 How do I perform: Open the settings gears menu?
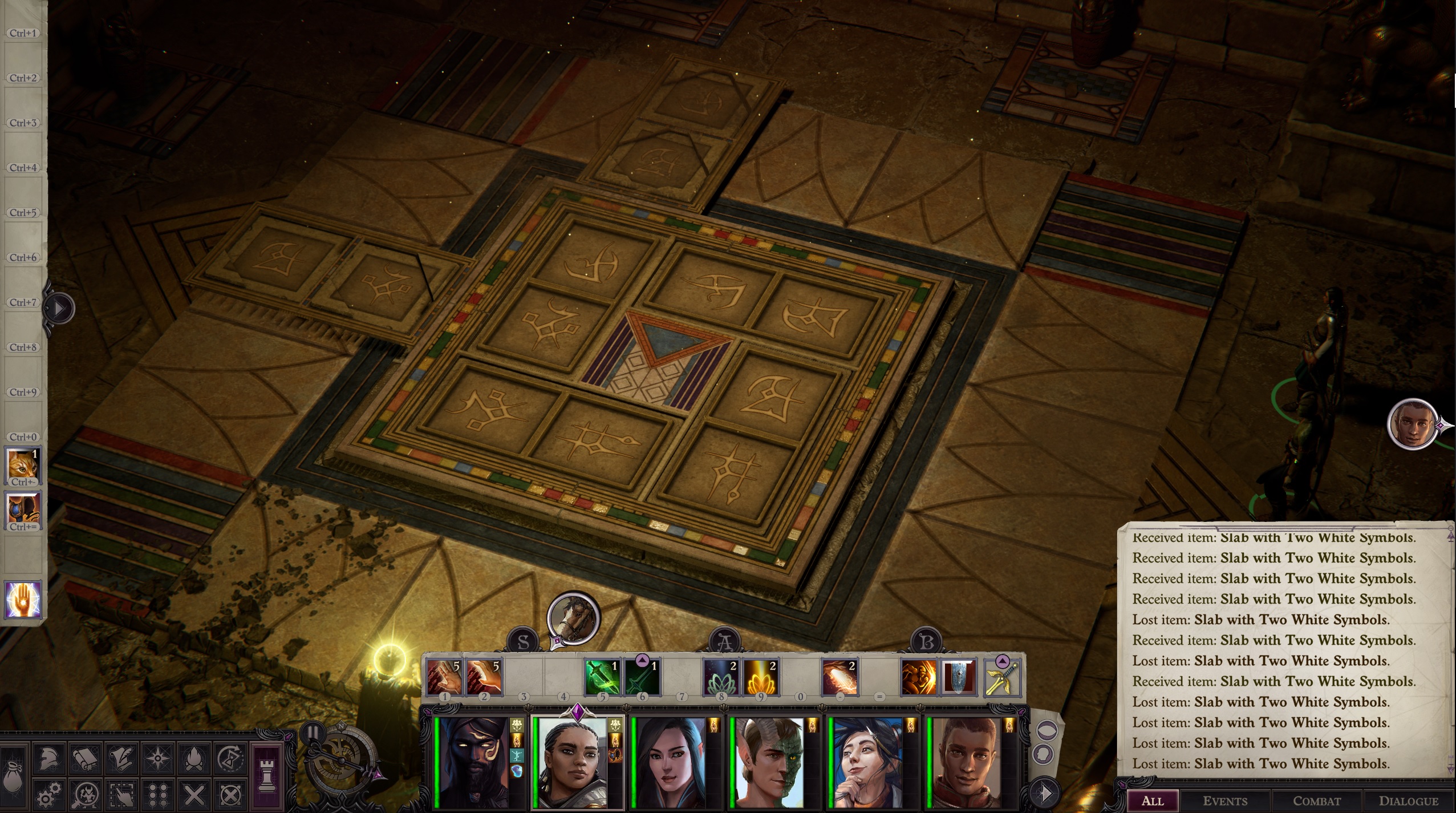pos(50,794)
